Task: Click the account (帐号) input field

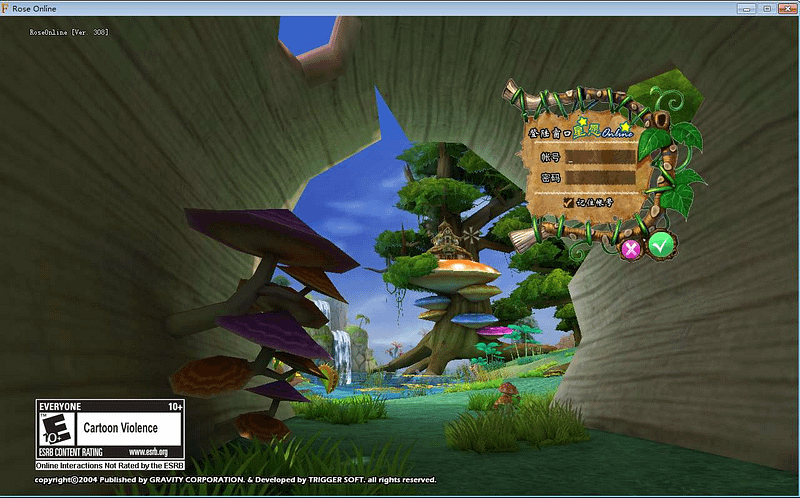Action: (600, 157)
